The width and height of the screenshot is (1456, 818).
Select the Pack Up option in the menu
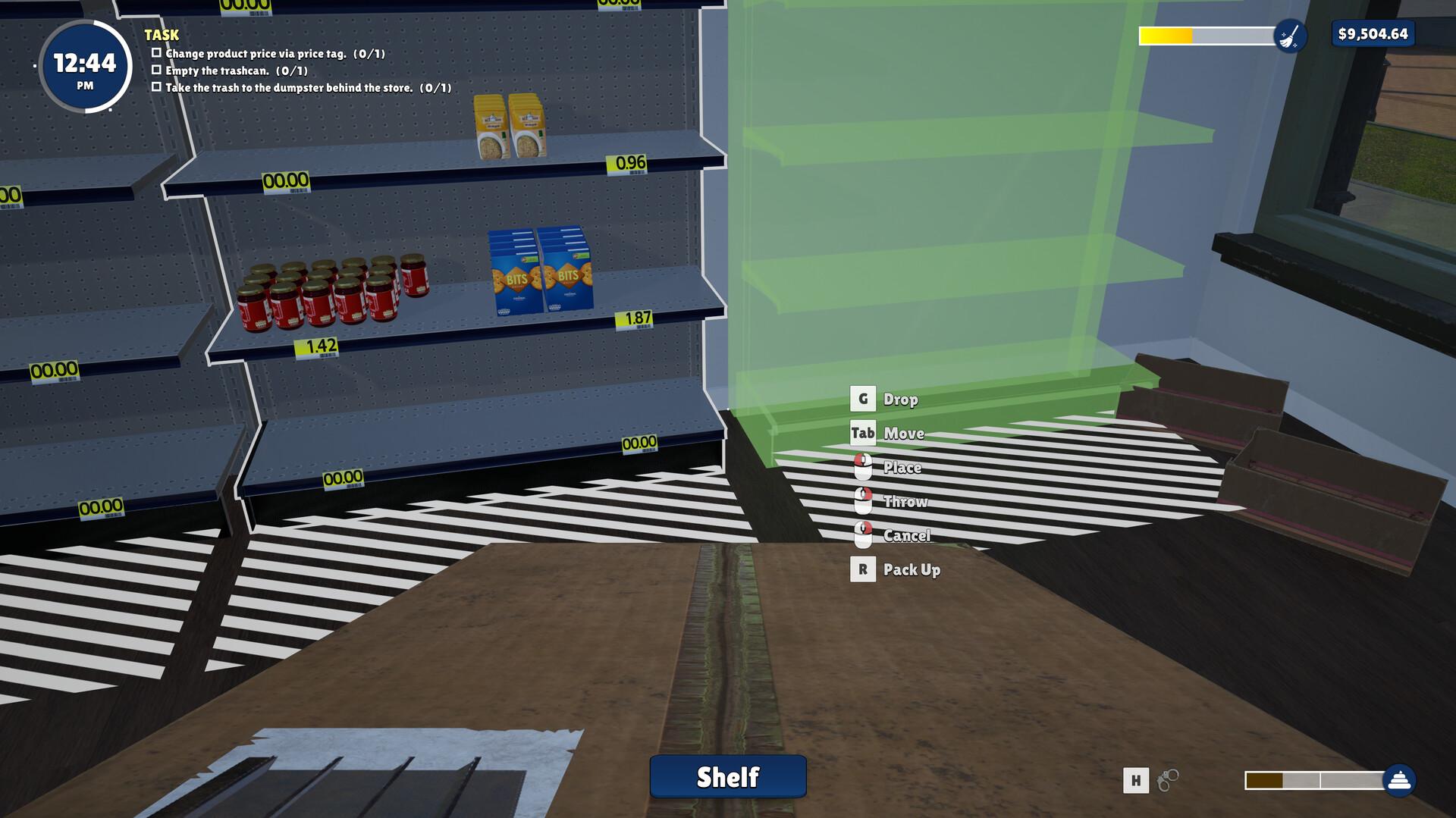pos(912,570)
